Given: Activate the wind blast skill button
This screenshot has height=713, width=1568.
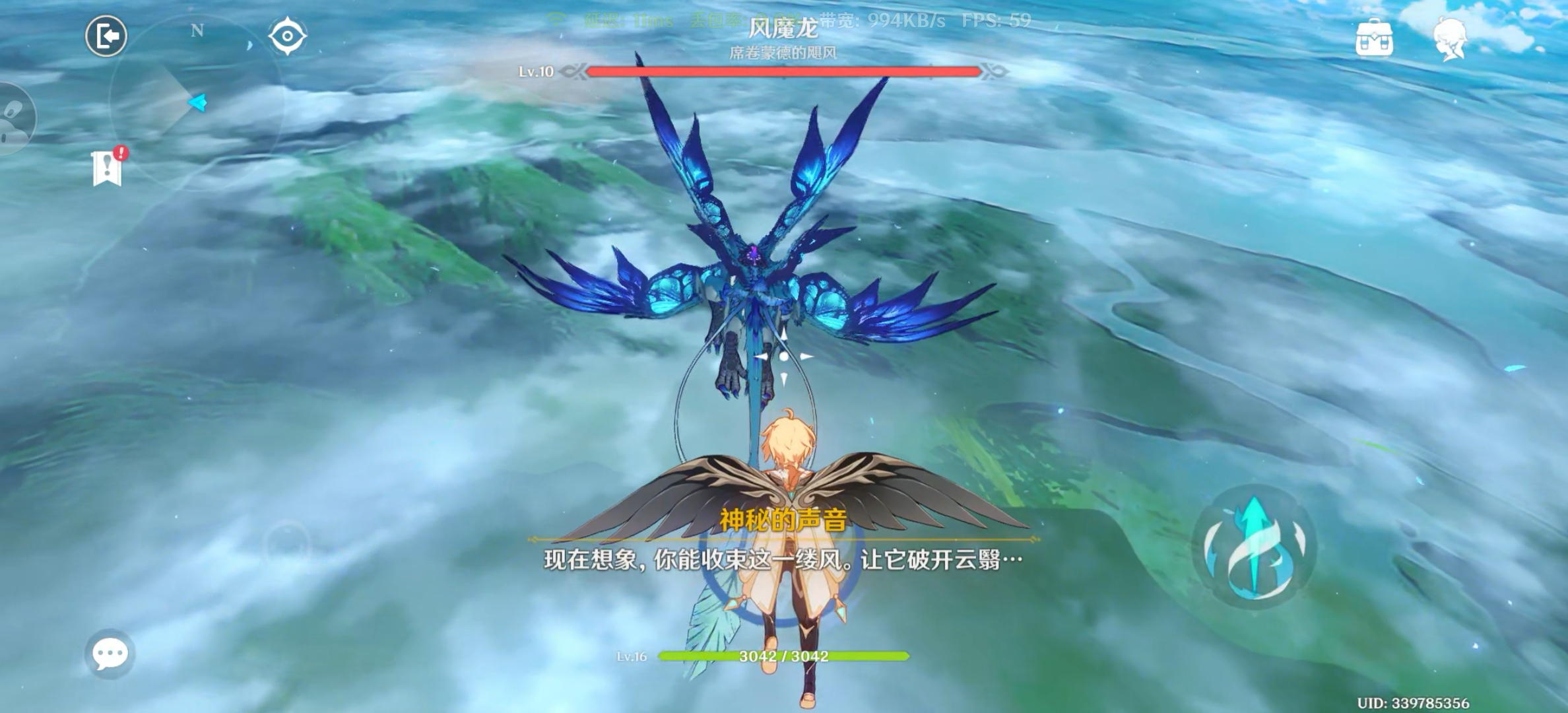Looking at the screenshot, I should (1254, 547).
